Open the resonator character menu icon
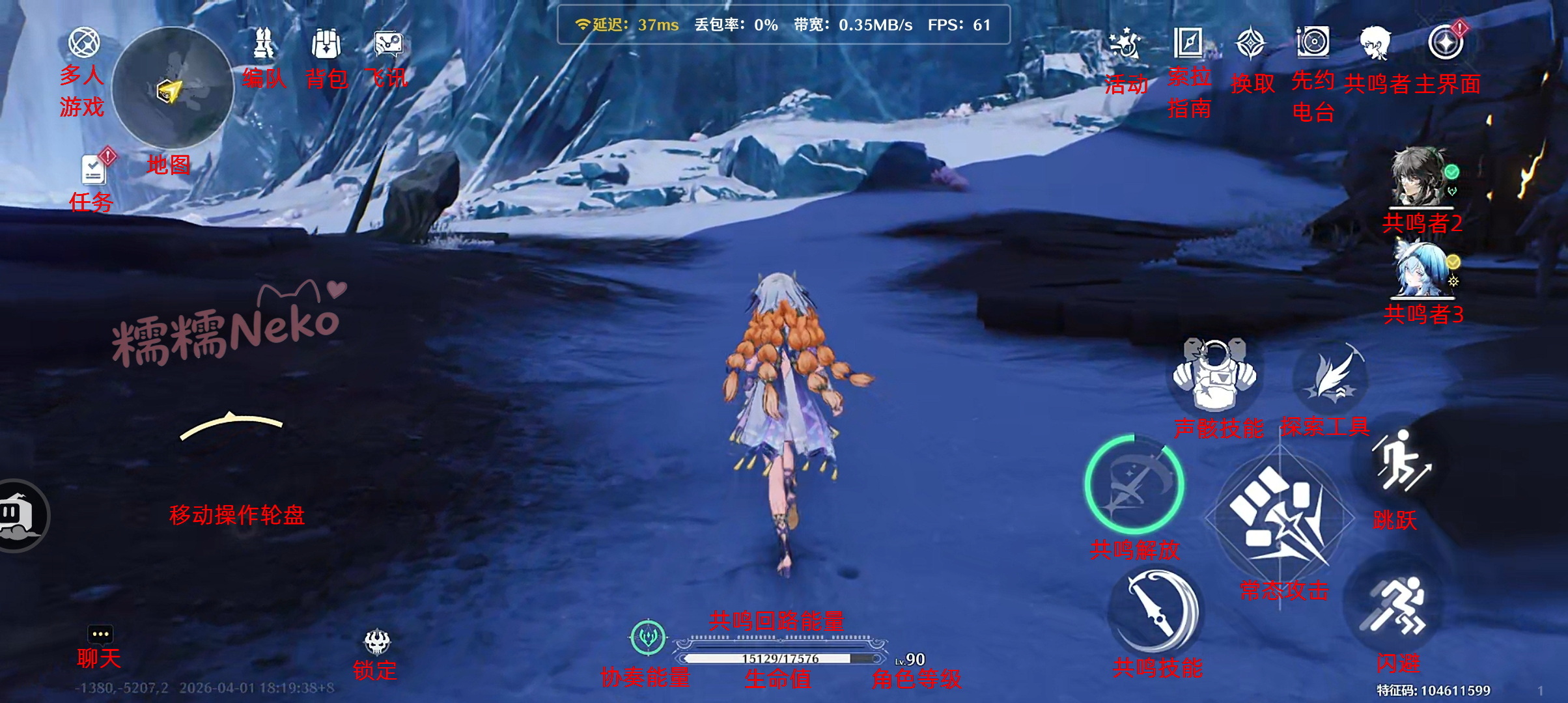The image size is (1568, 703). [1375, 43]
